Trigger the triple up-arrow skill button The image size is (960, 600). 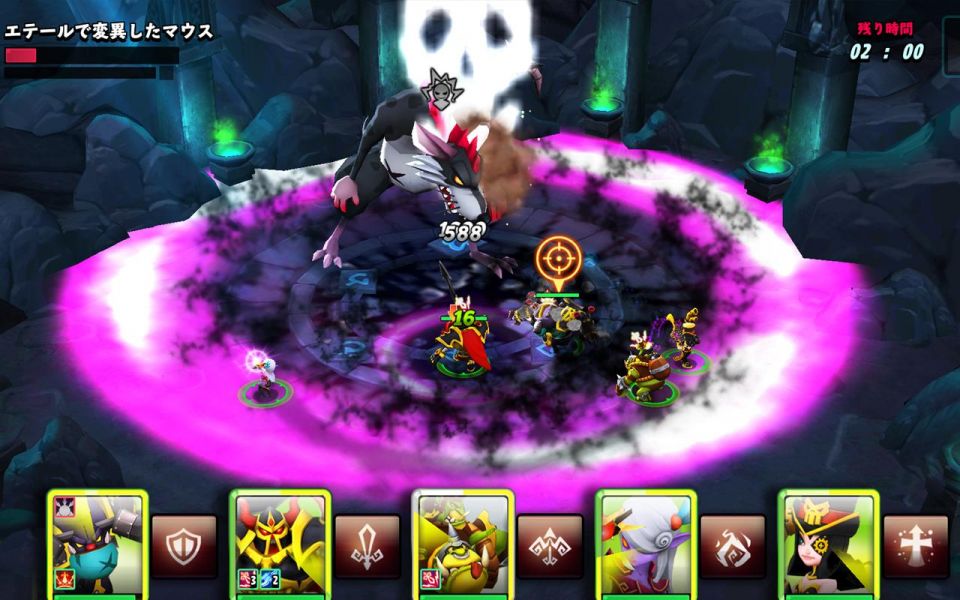550,546
